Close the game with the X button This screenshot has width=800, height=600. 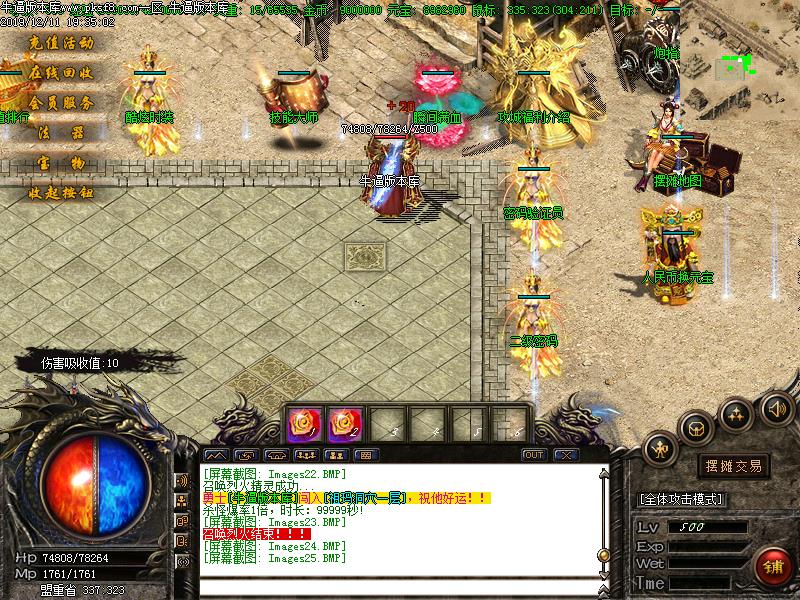(566, 455)
